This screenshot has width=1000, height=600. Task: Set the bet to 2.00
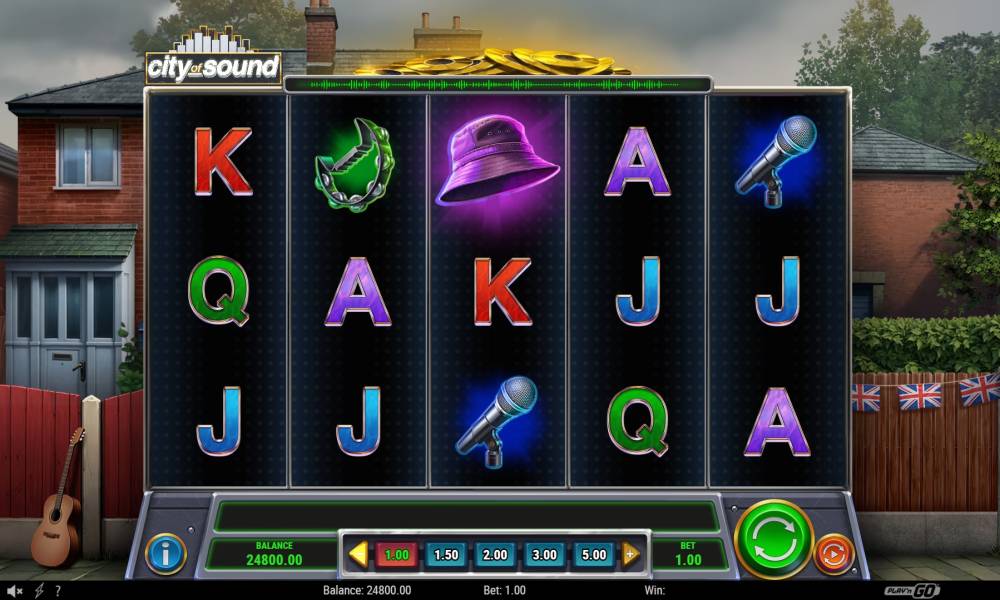point(495,555)
